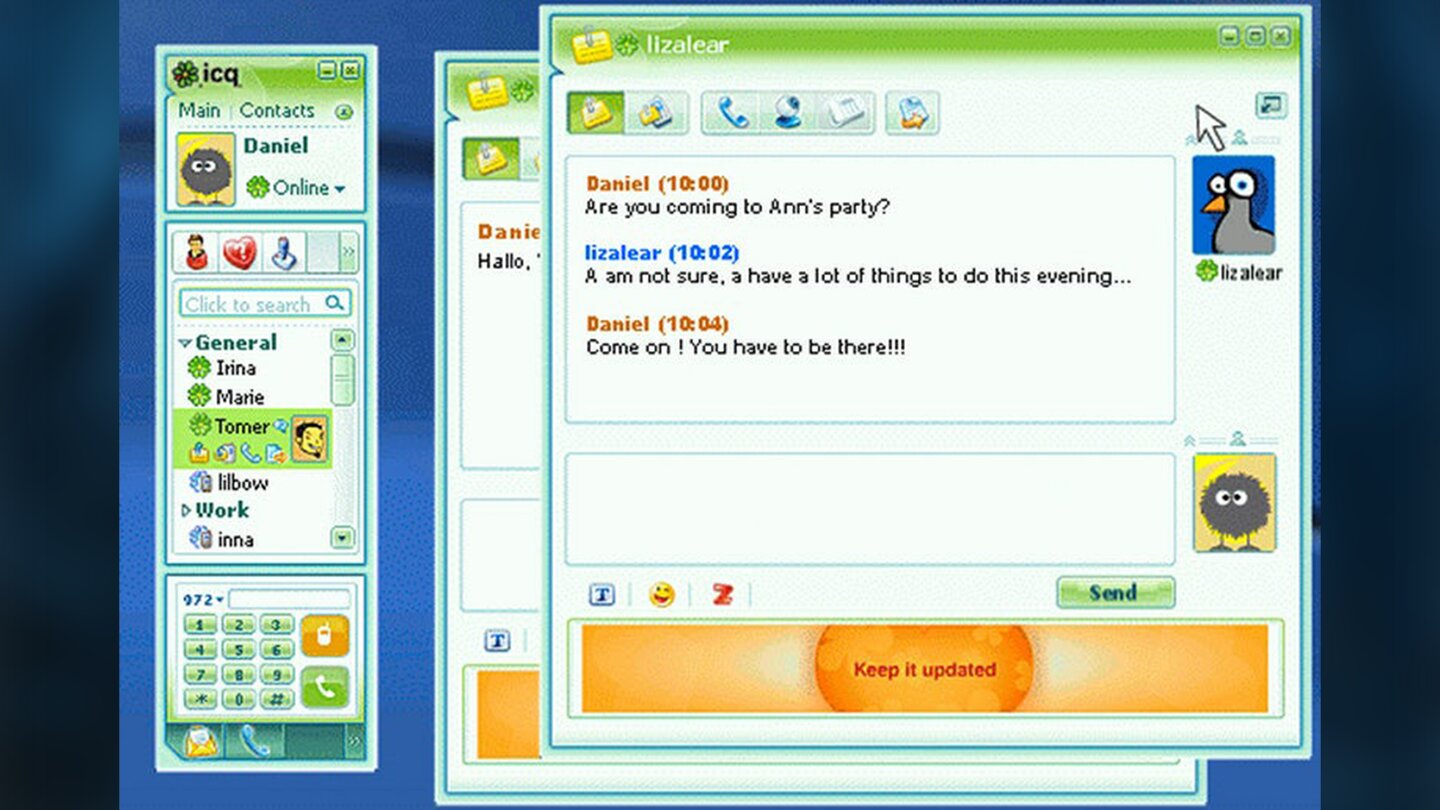Screen dimensions: 1440x810
Task: Open the Main tab in the ICQ window
Action: tap(199, 111)
